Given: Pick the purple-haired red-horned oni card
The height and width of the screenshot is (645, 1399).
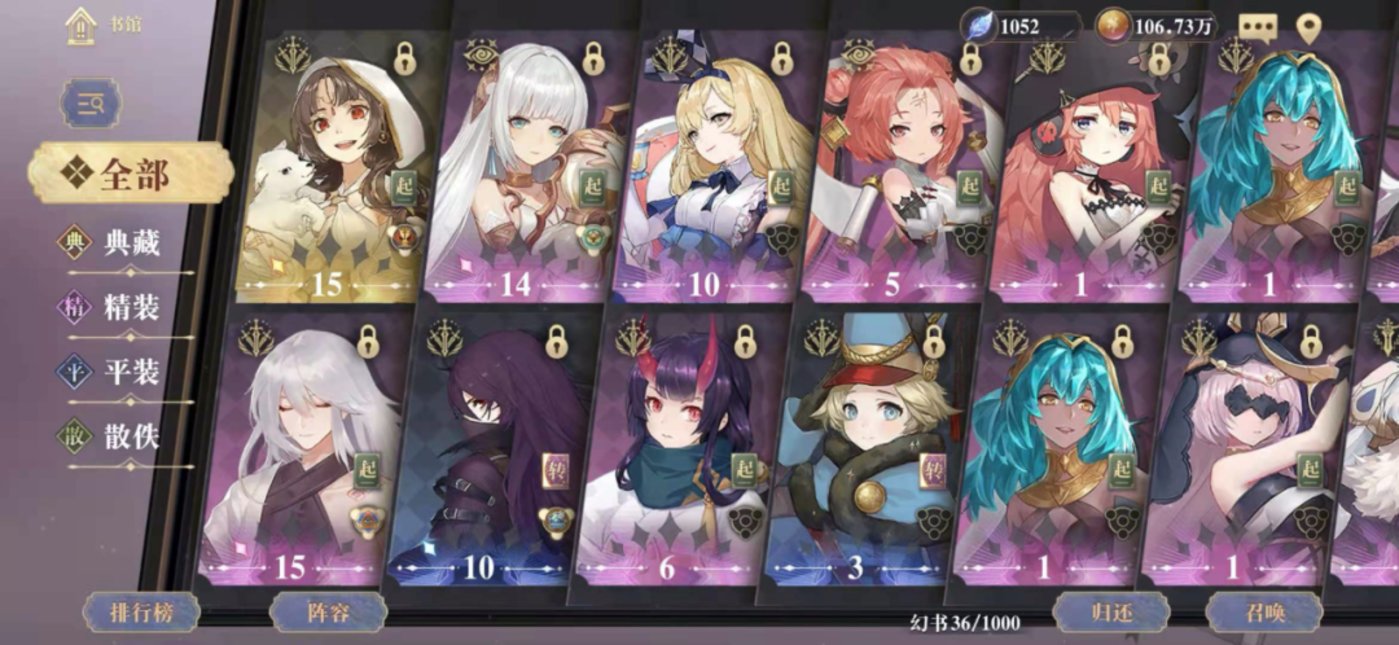Looking at the screenshot, I should [672, 455].
